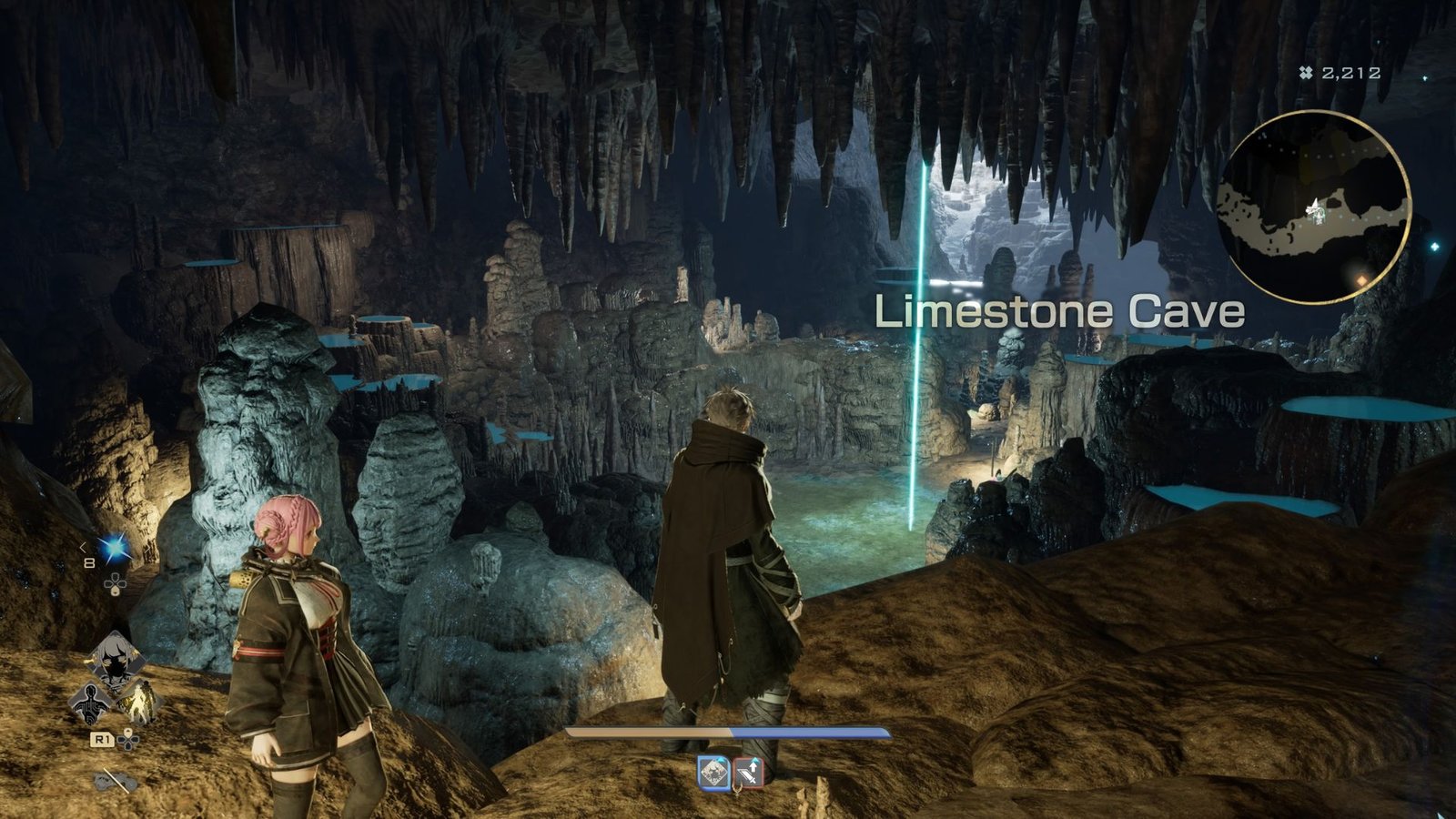The height and width of the screenshot is (819, 1456).
Task: Toggle the upper d-pad command indicator
Action: pos(116,584)
